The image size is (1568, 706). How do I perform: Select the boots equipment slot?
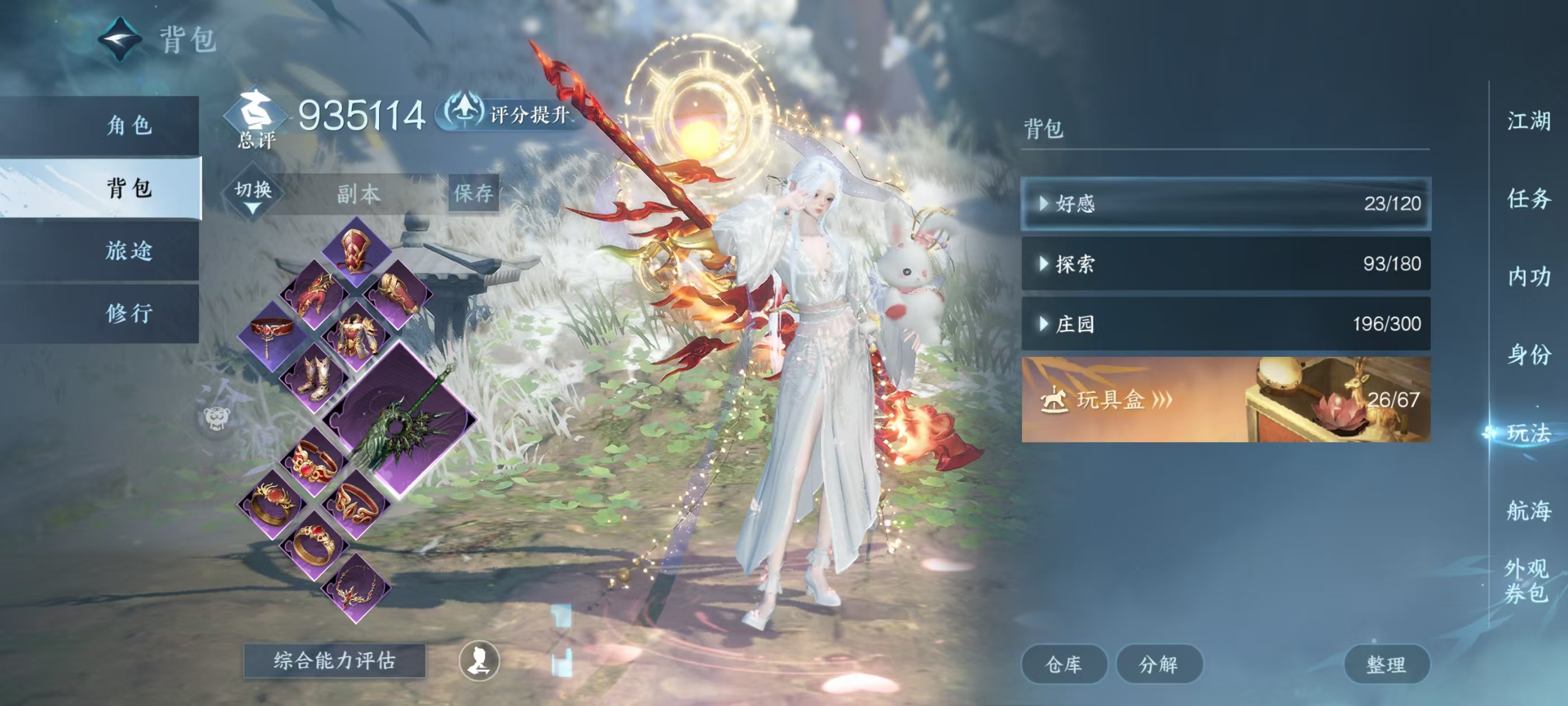(x=314, y=378)
